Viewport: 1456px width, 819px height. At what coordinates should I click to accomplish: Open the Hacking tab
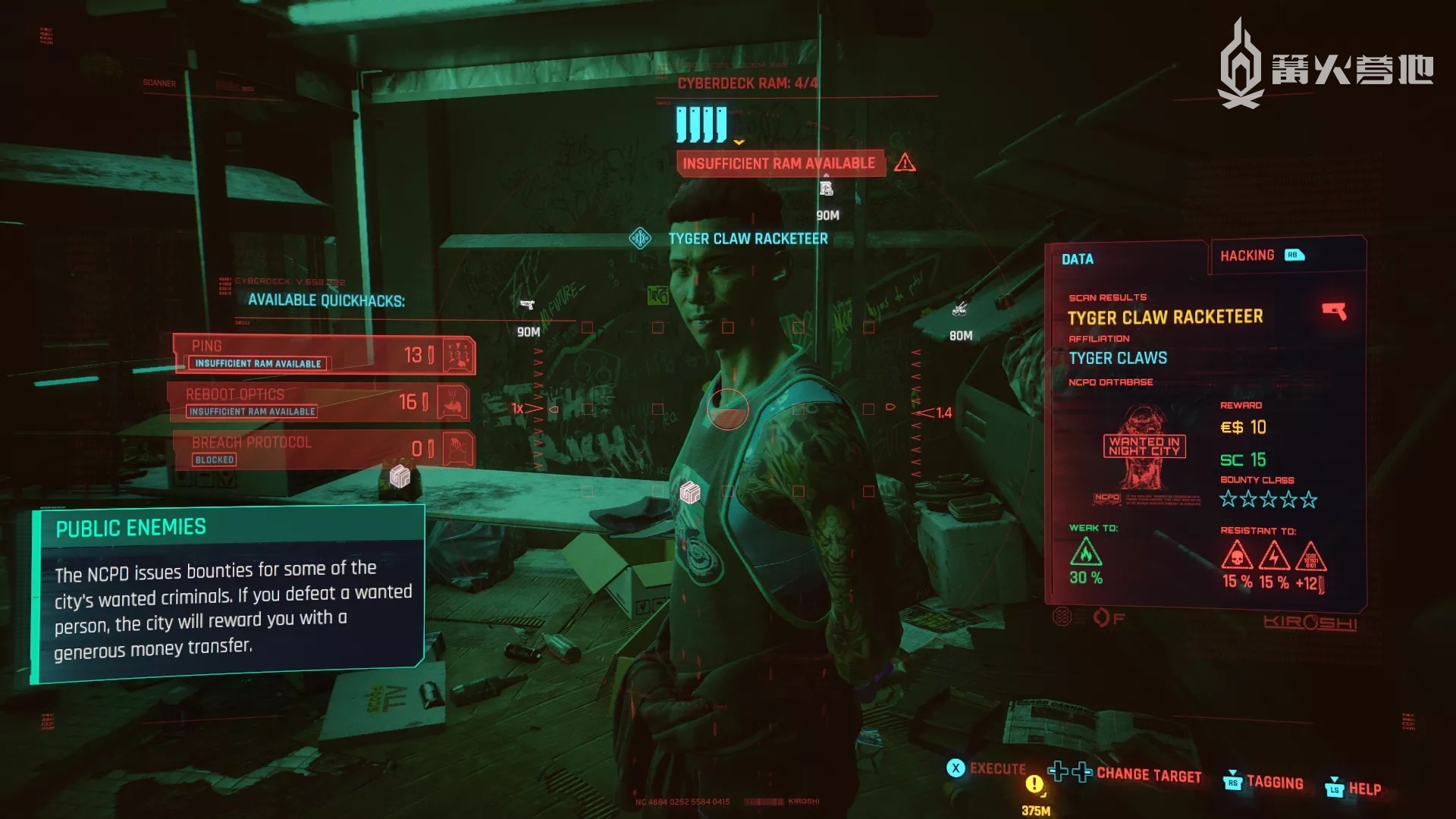(1247, 256)
